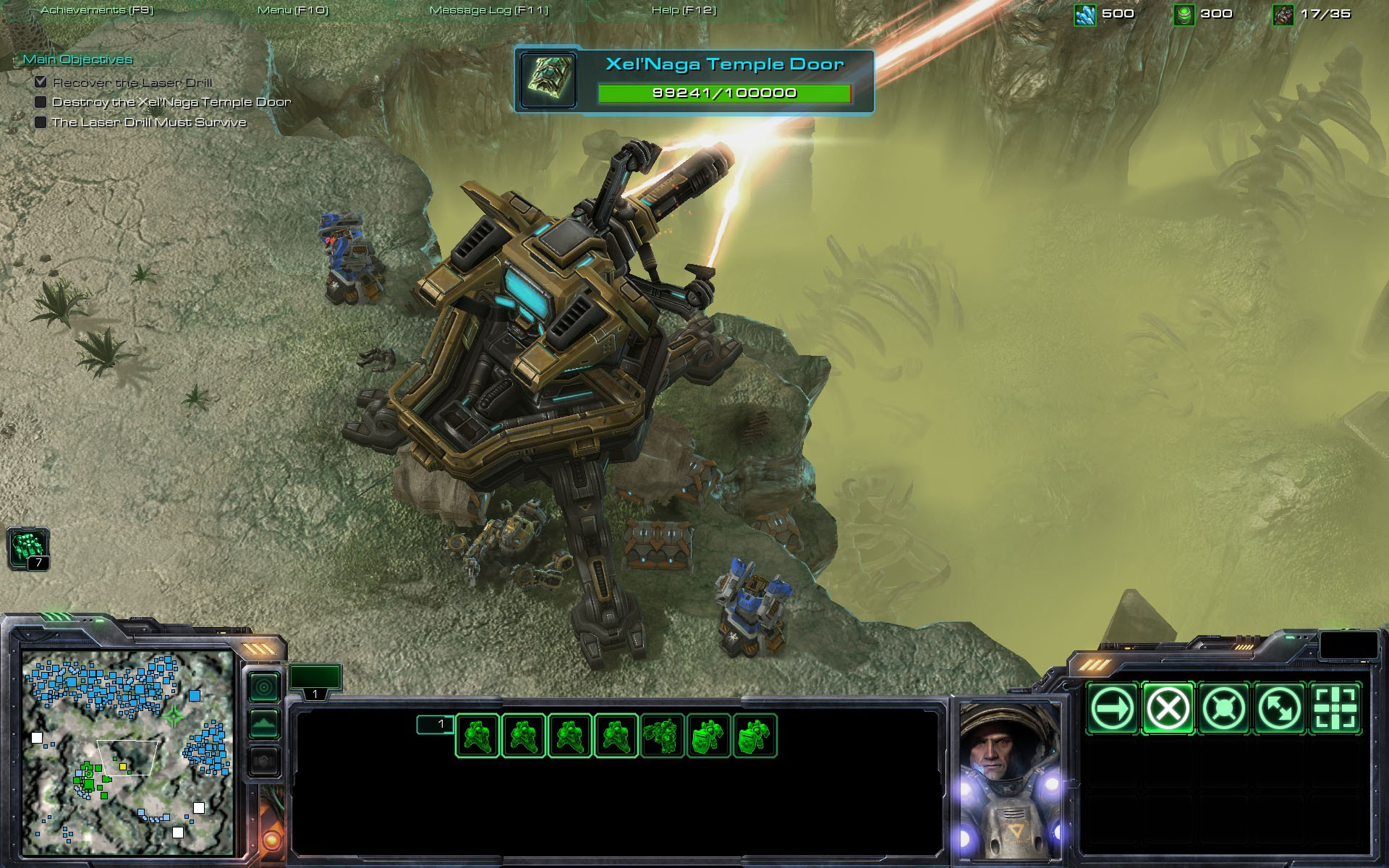Choose the Hold Position command

tap(1223, 708)
